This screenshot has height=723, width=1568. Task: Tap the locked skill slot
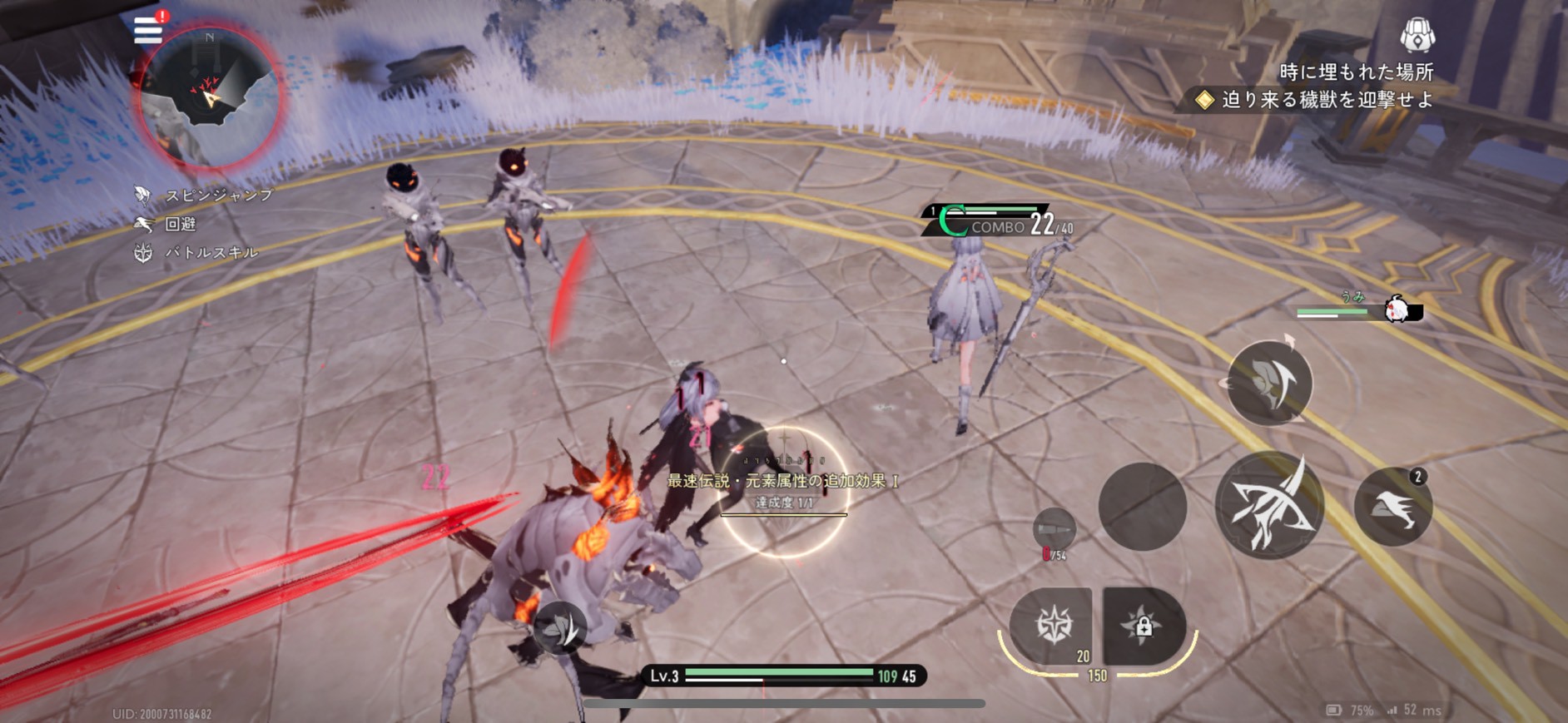pos(1144,626)
